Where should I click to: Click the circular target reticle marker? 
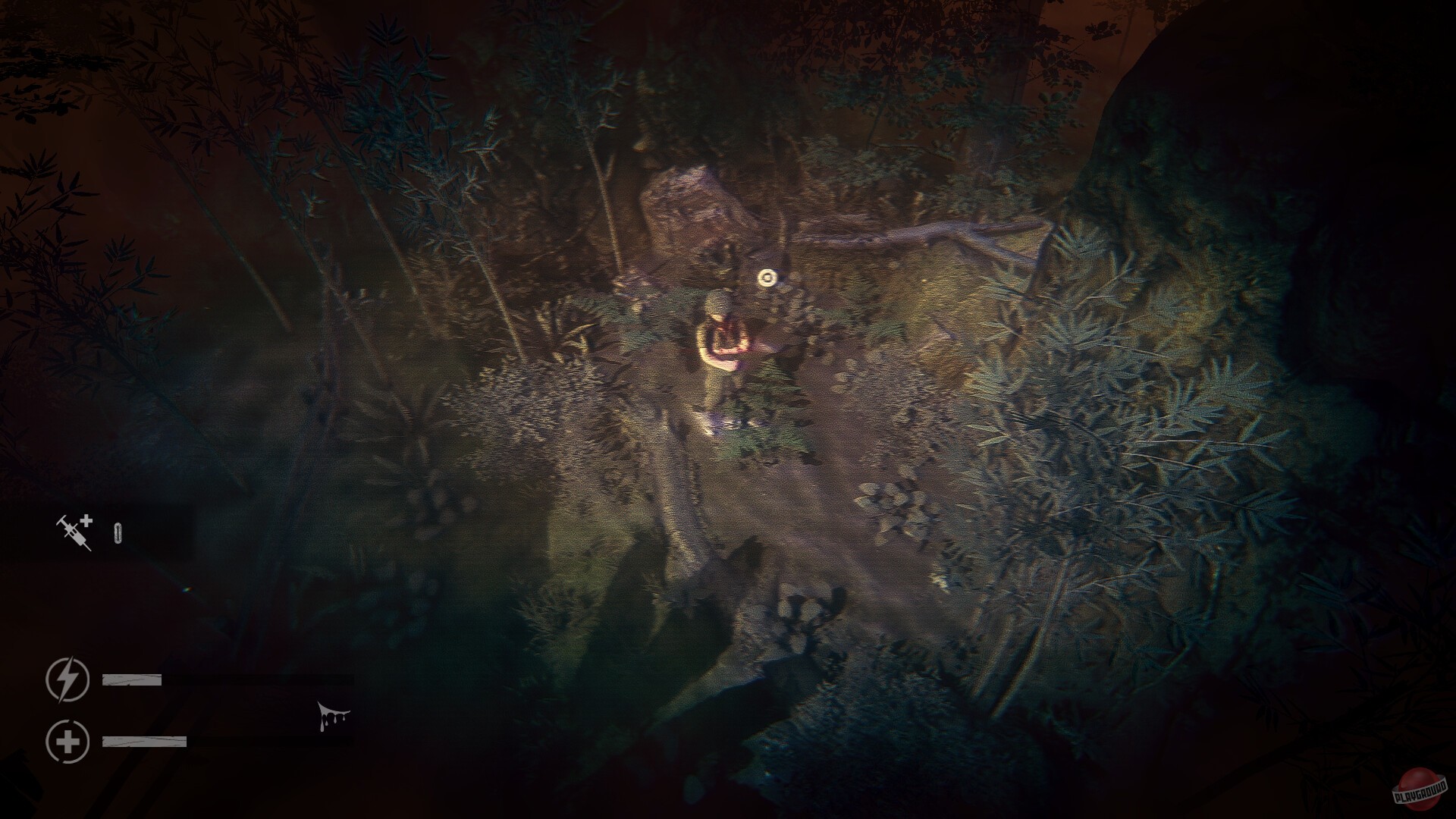[x=766, y=277]
